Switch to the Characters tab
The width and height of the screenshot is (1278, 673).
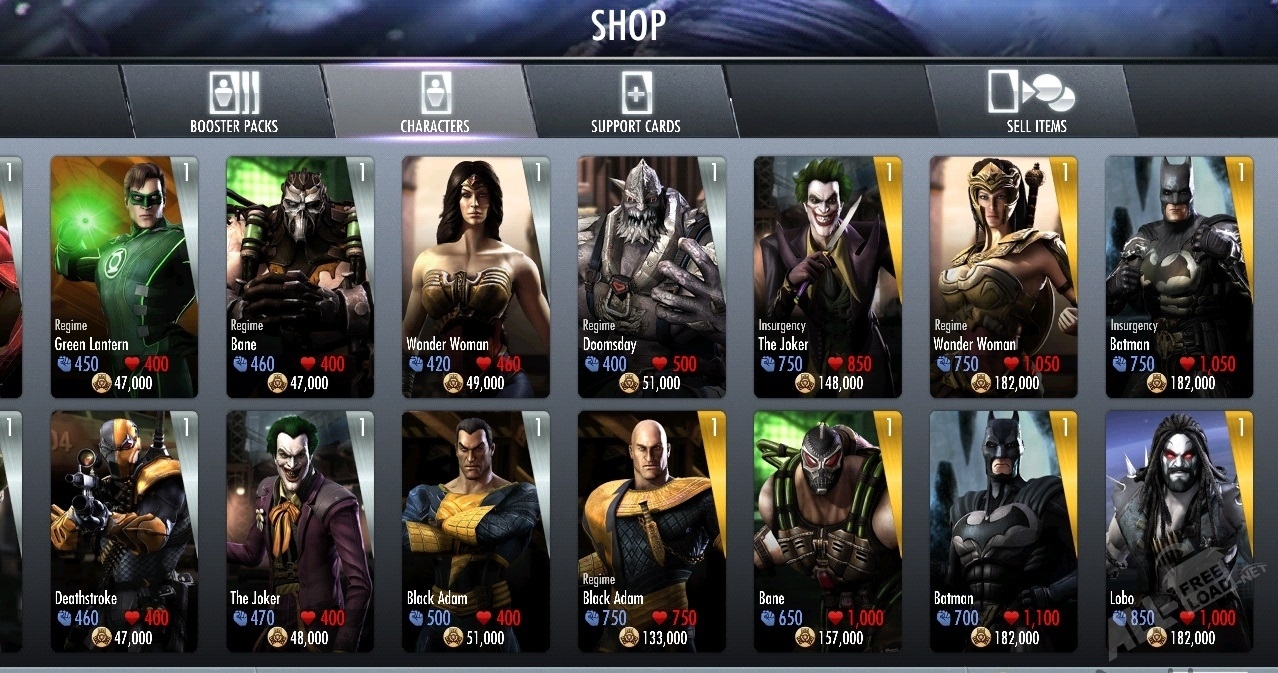[434, 102]
